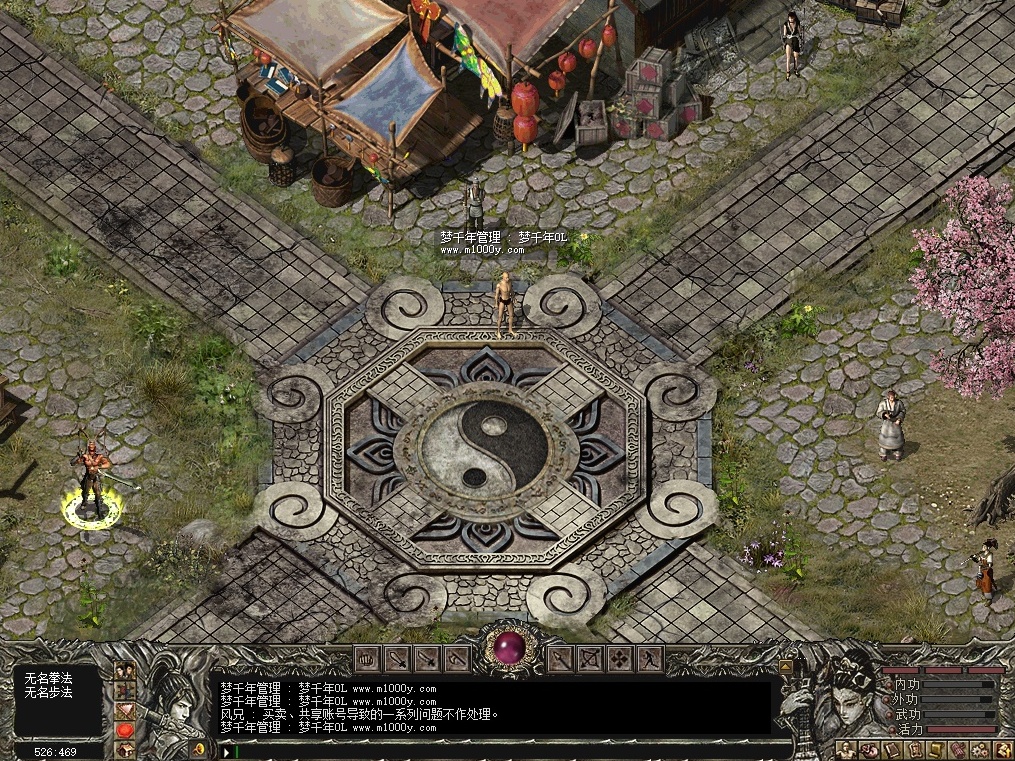The width and height of the screenshot is (1015, 761).
Task: Click the four-diamond formation skill button
Action: [x=620, y=658]
